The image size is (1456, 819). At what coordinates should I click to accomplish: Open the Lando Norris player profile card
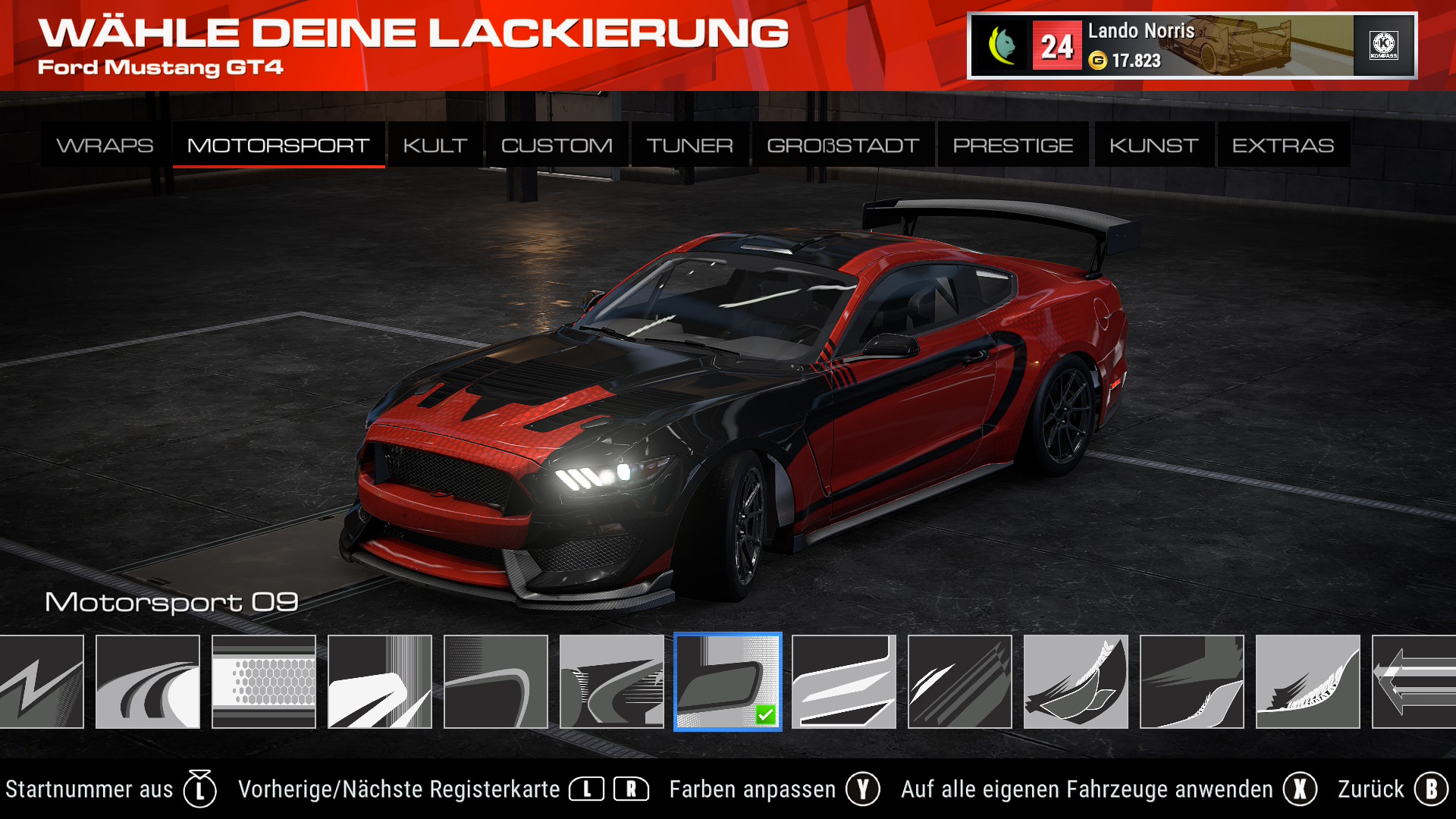point(1191,45)
